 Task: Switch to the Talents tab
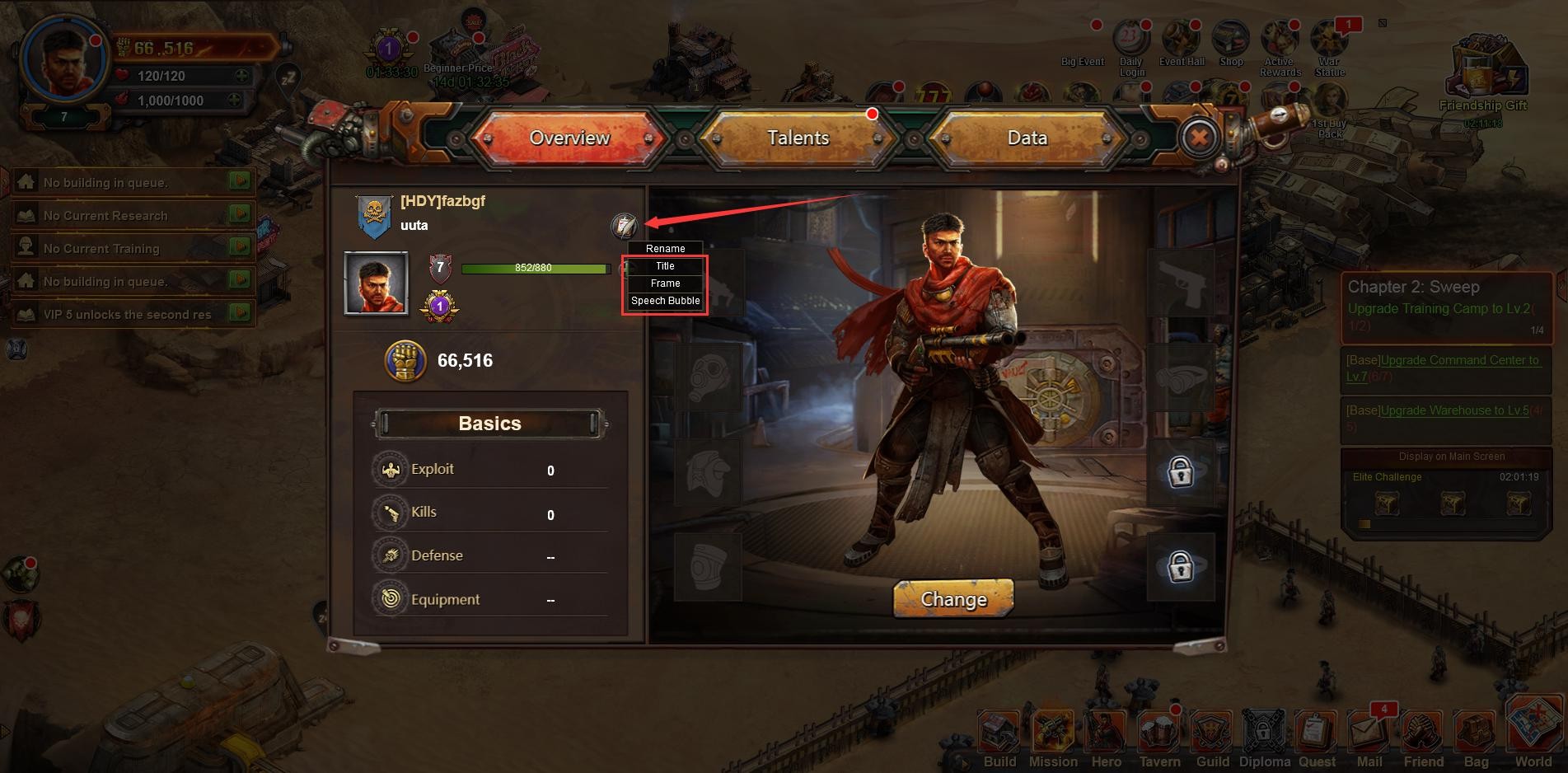[x=798, y=138]
